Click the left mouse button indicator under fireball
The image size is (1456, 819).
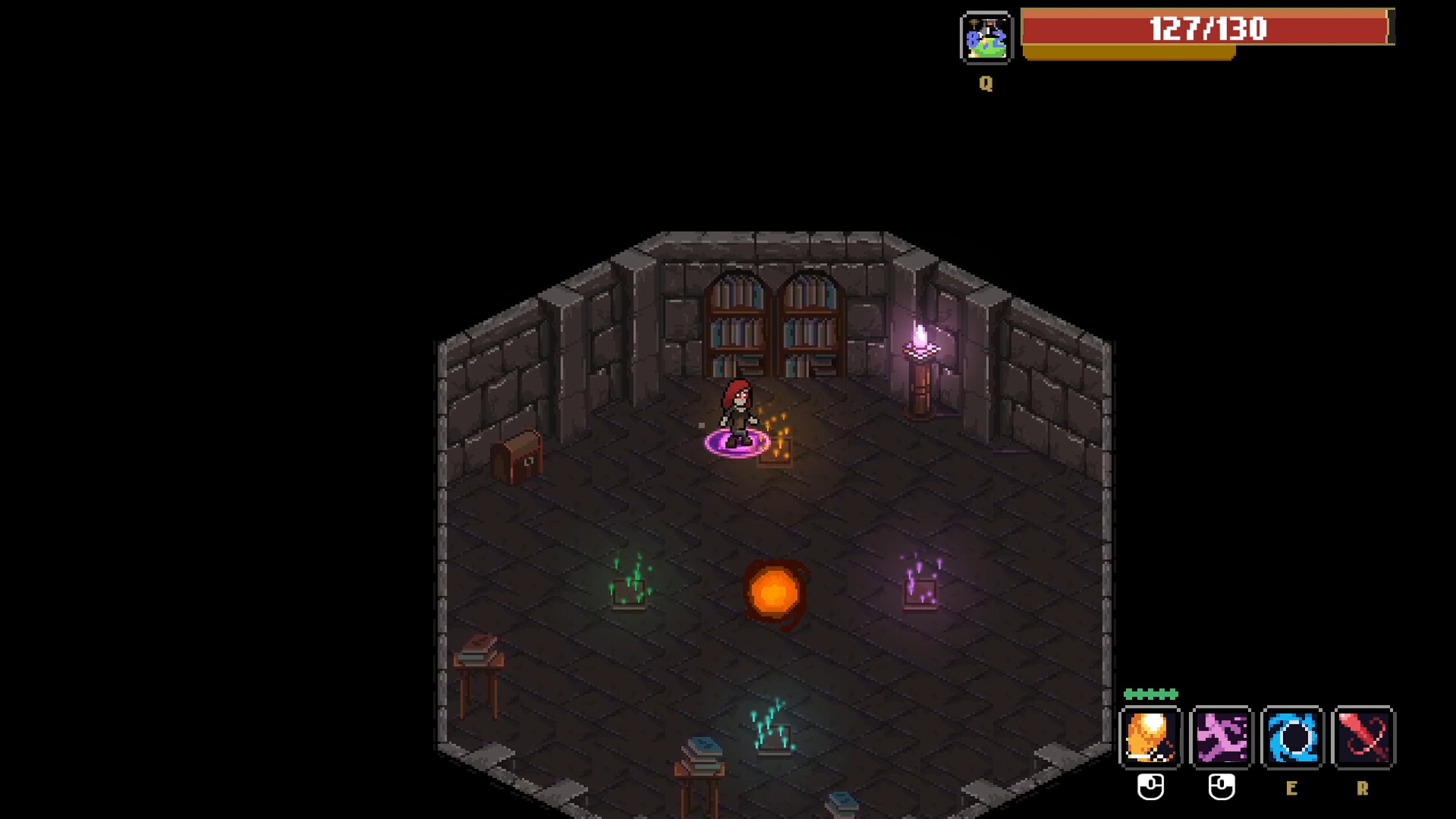point(1150,787)
